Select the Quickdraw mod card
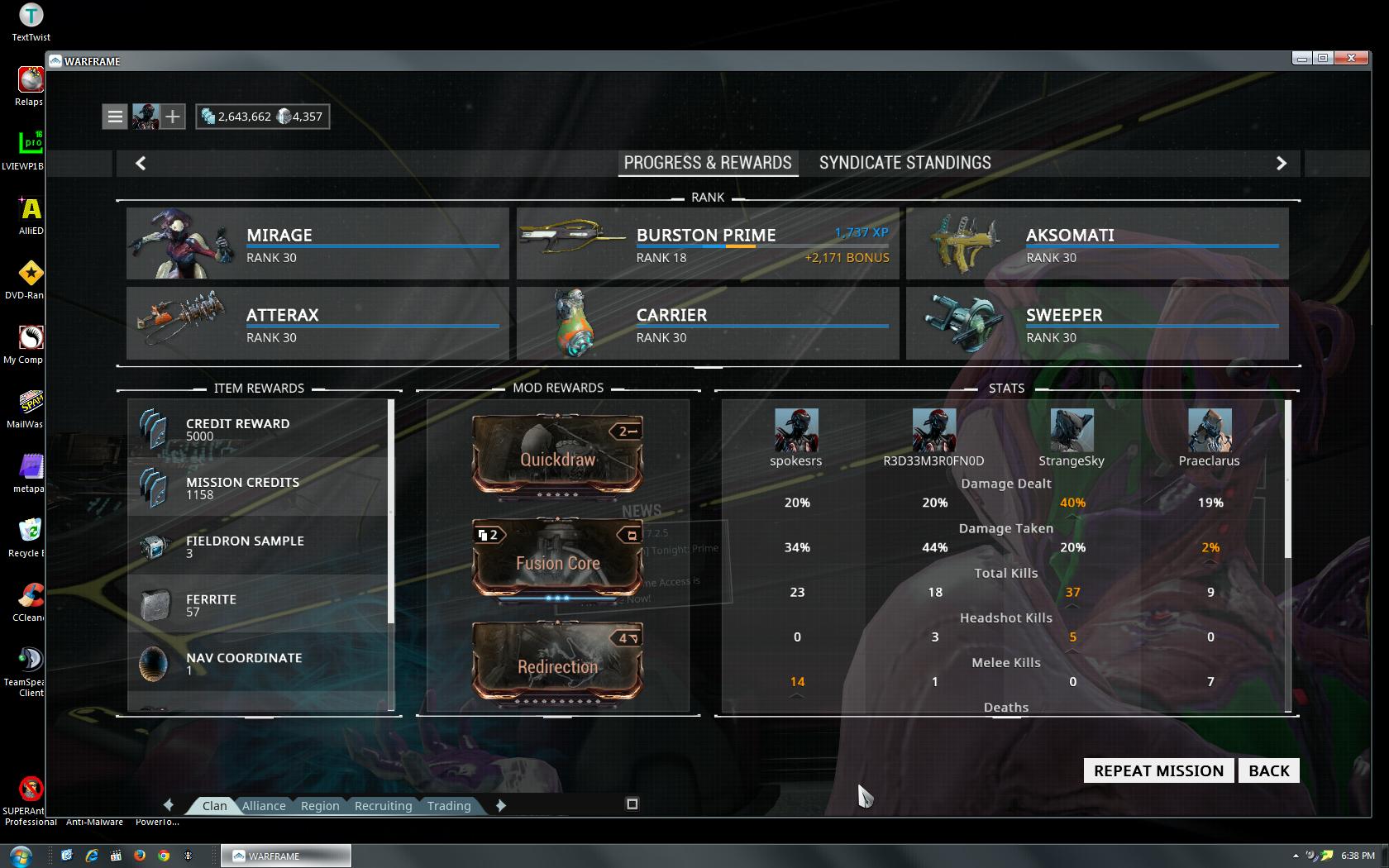 coord(557,454)
